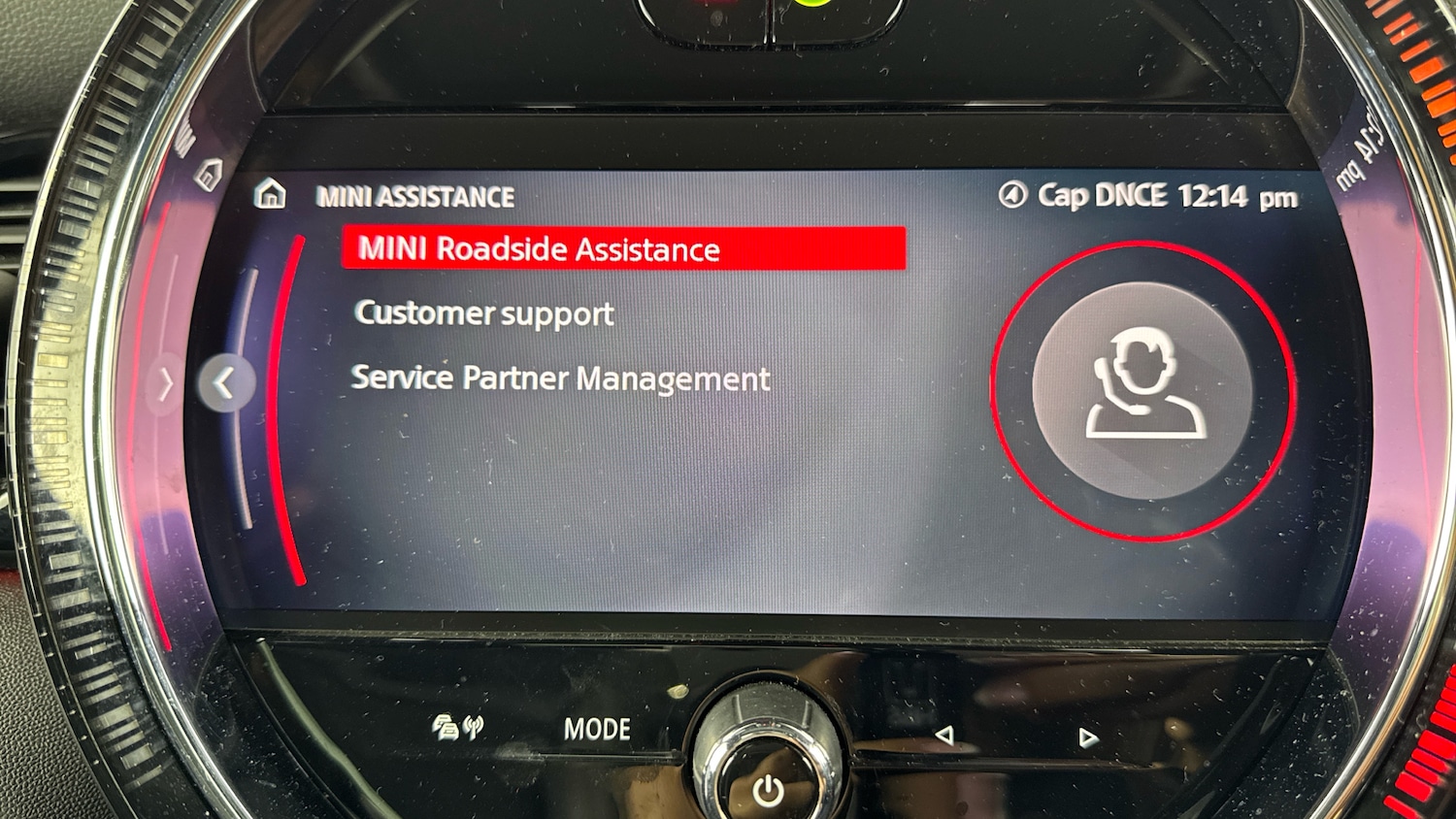
Task: Tap the MINI ASSISTANCE title text
Action: 415,196
